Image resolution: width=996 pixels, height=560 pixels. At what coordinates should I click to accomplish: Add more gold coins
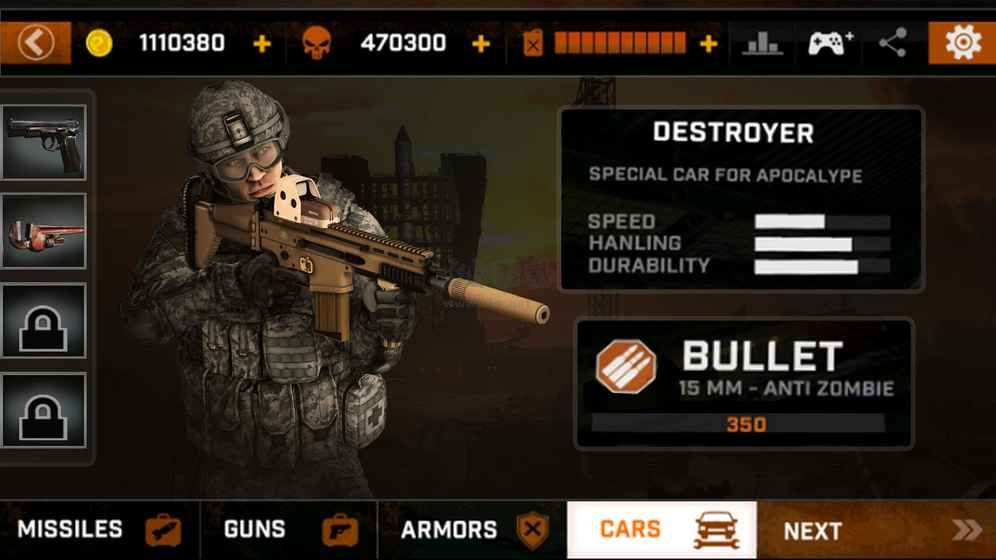click(x=262, y=44)
